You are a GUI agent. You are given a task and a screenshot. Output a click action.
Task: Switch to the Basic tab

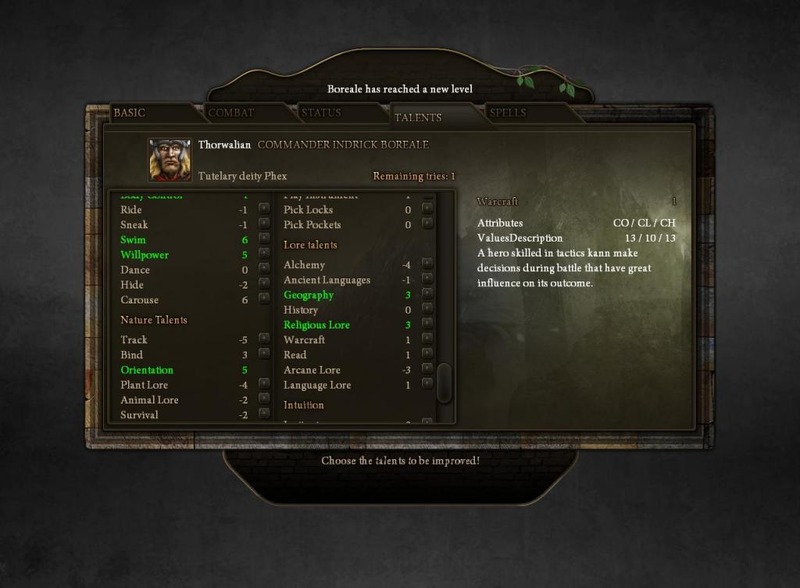click(130, 113)
